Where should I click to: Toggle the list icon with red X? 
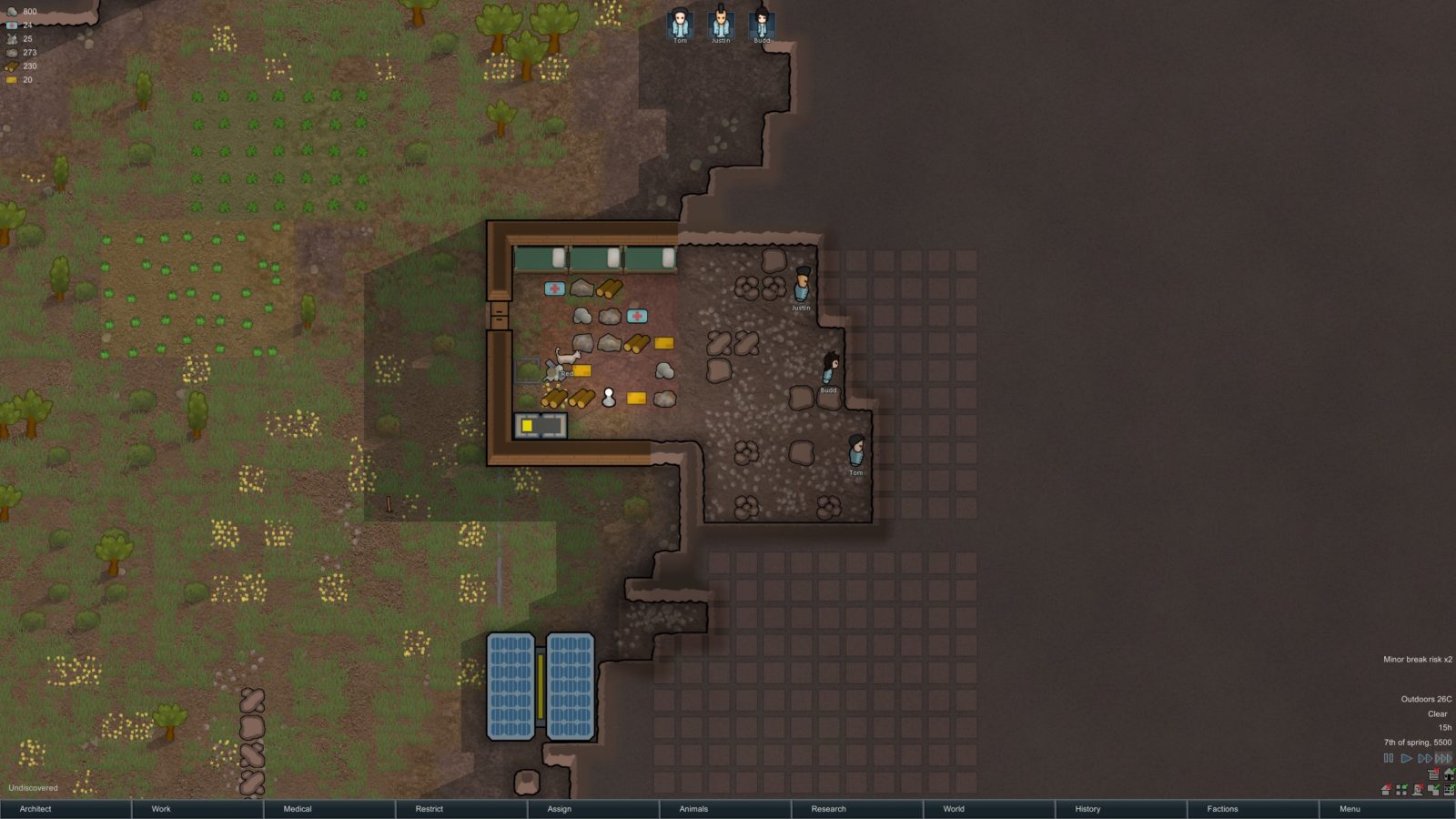click(1433, 774)
